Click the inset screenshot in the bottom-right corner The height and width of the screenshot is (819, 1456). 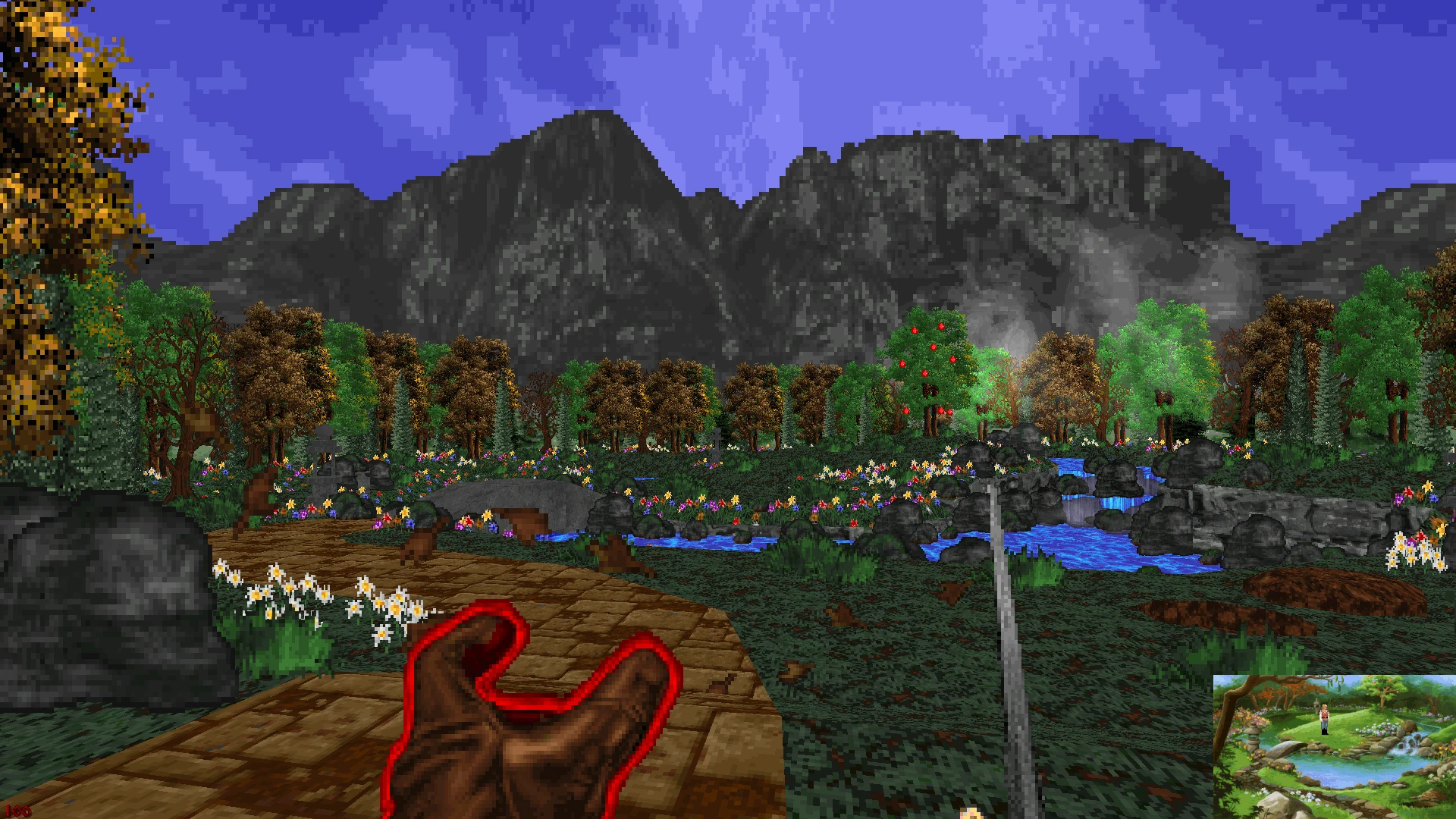coord(1335,747)
